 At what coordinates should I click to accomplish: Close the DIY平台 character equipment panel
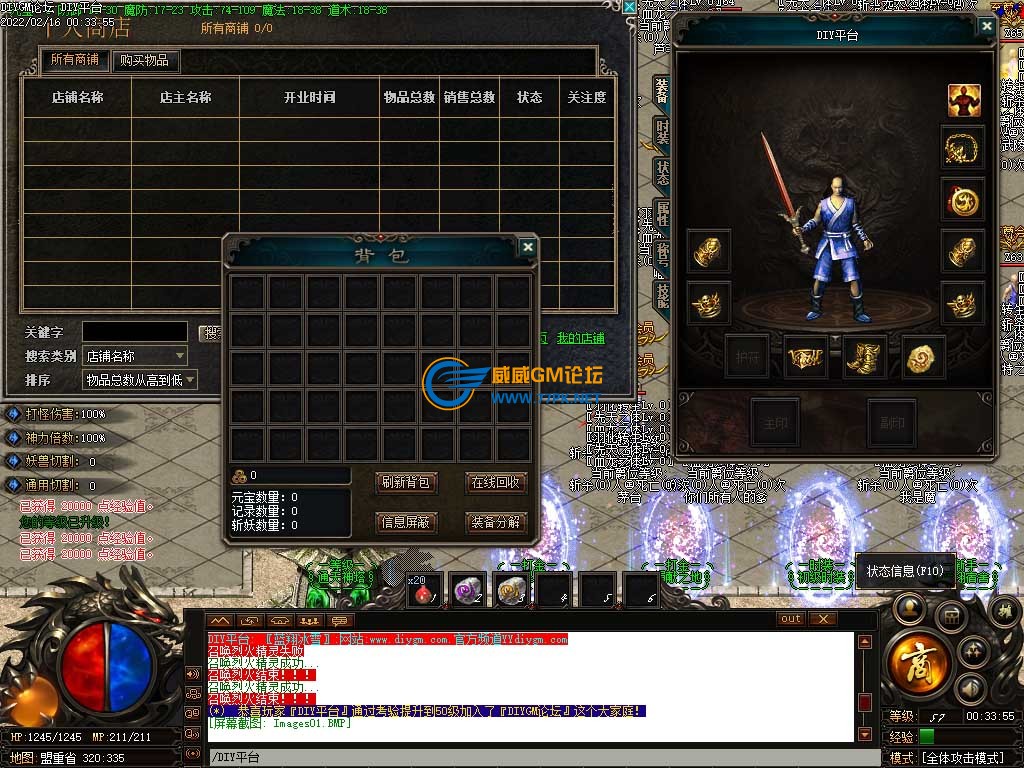pos(987,27)
